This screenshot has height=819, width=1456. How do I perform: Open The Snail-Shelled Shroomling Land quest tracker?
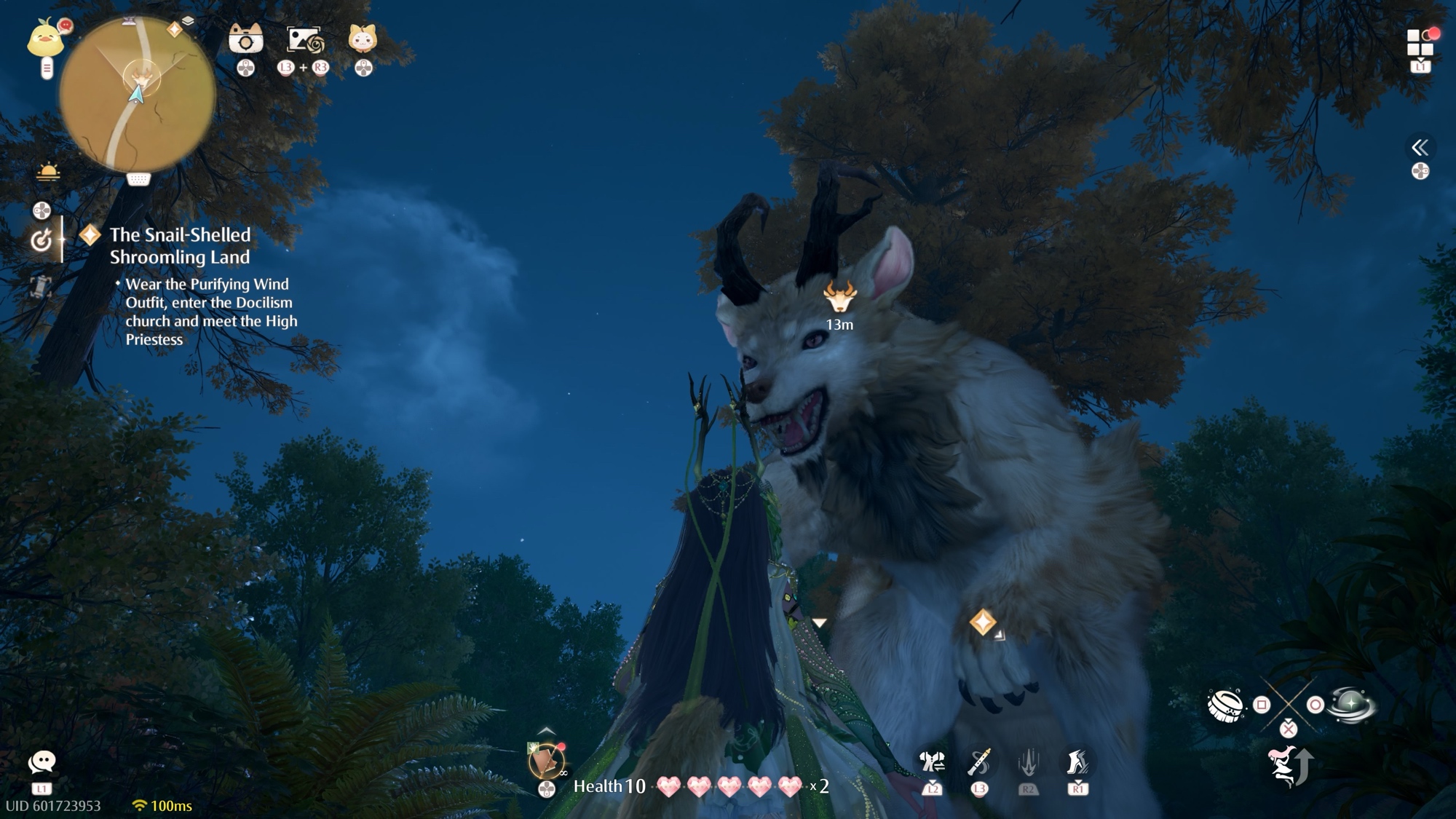pyautogui.click(x=180, y=245)
